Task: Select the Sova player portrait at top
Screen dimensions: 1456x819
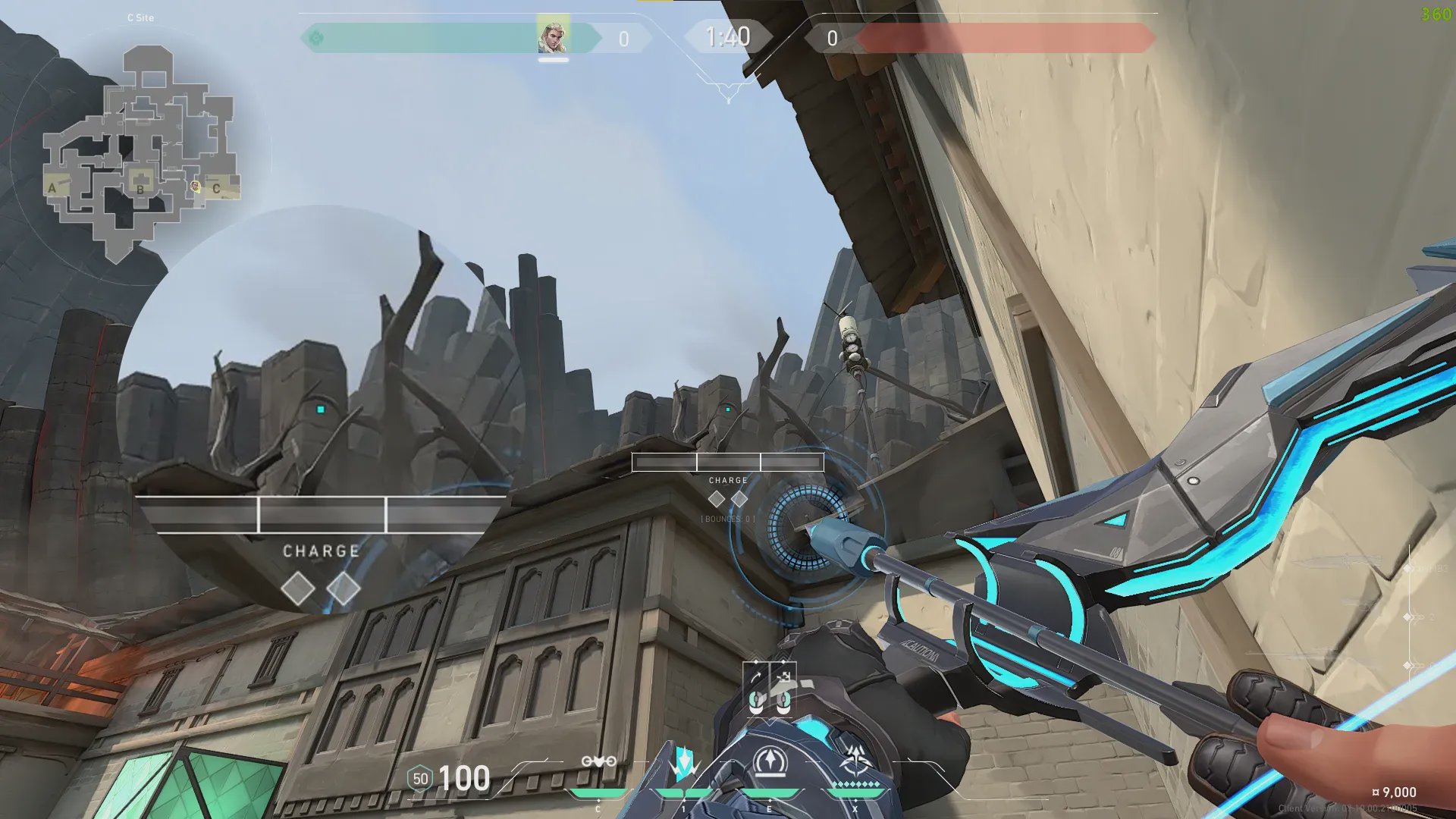Action: [553, 36]
